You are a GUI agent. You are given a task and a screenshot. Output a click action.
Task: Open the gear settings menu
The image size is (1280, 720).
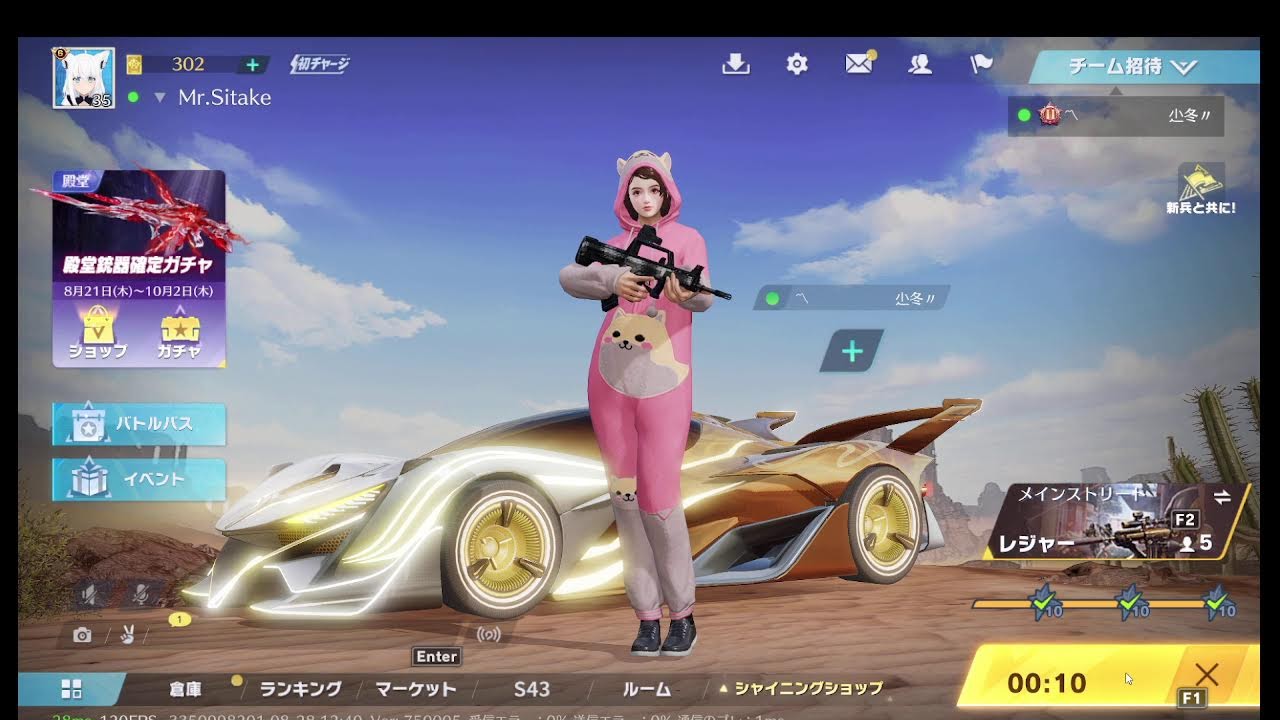[x=797, y=64]
